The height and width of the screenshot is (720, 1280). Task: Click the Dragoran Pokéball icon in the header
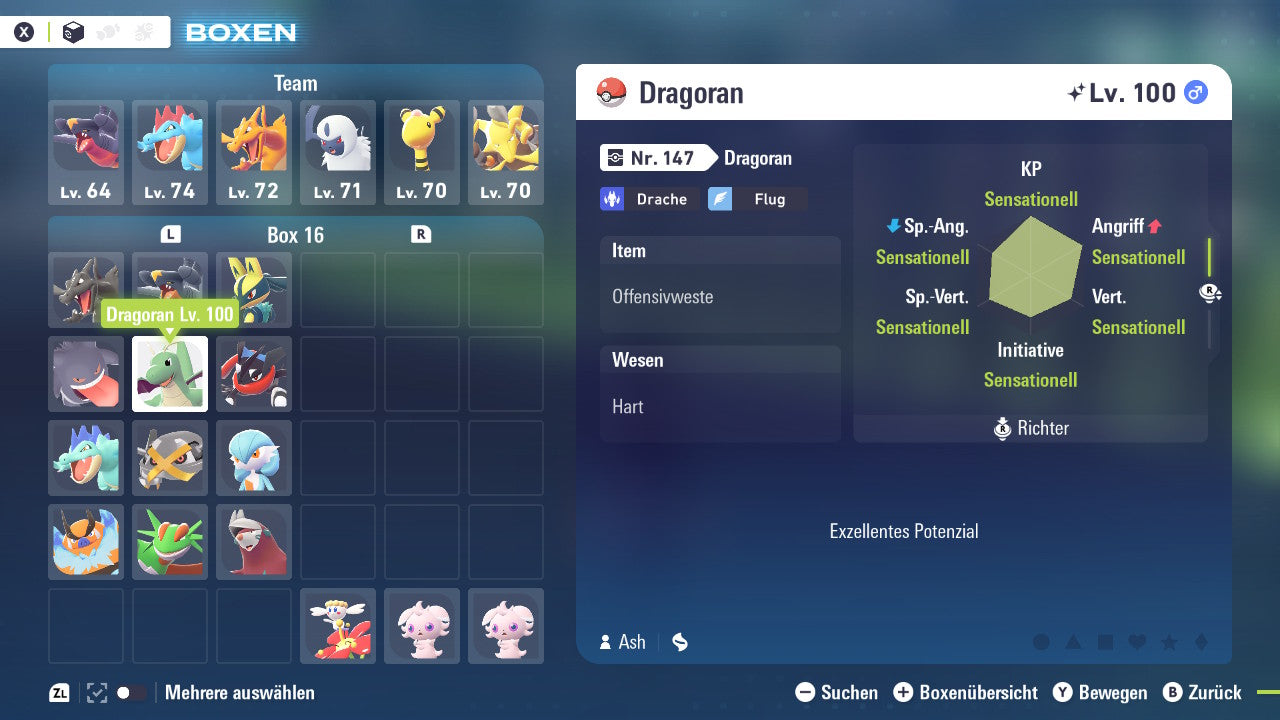(609, 92)
